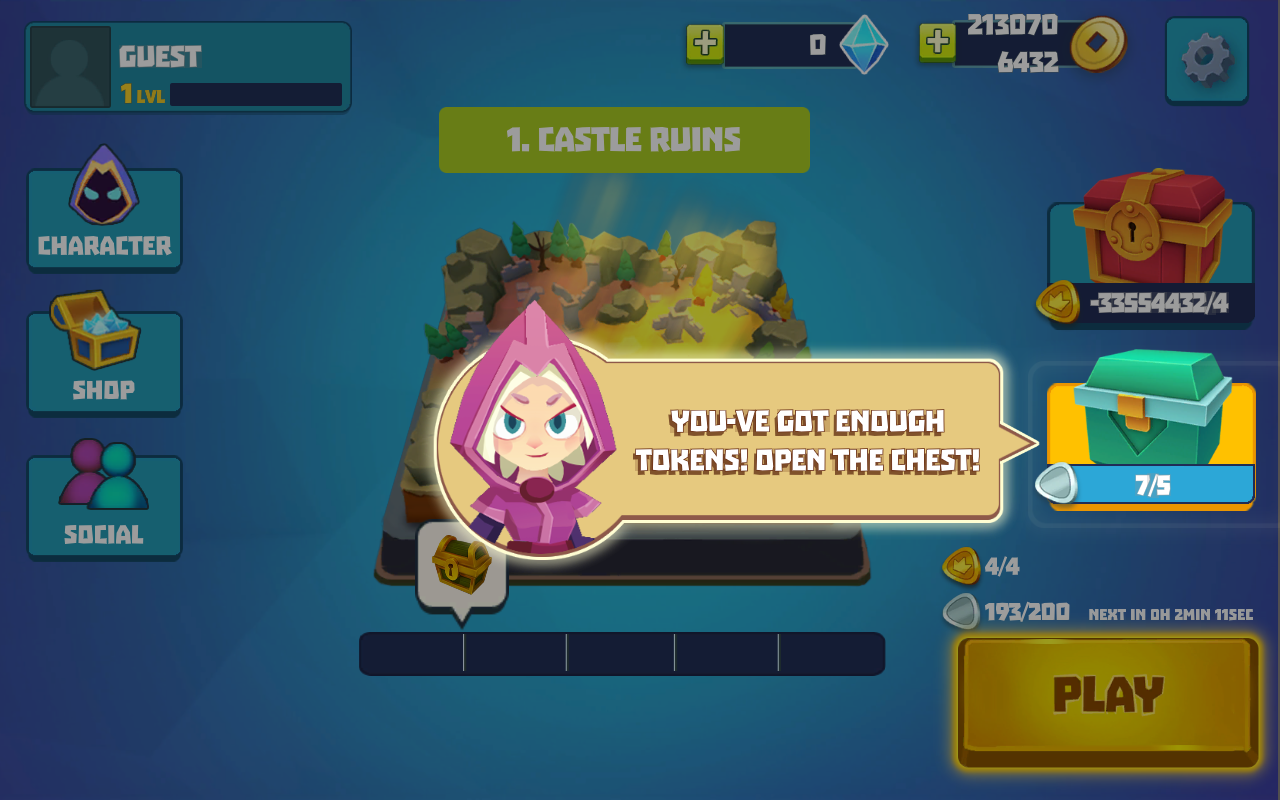Select the red locked chest
This screenshot has width=1280, height=800.
point(1150,250)
